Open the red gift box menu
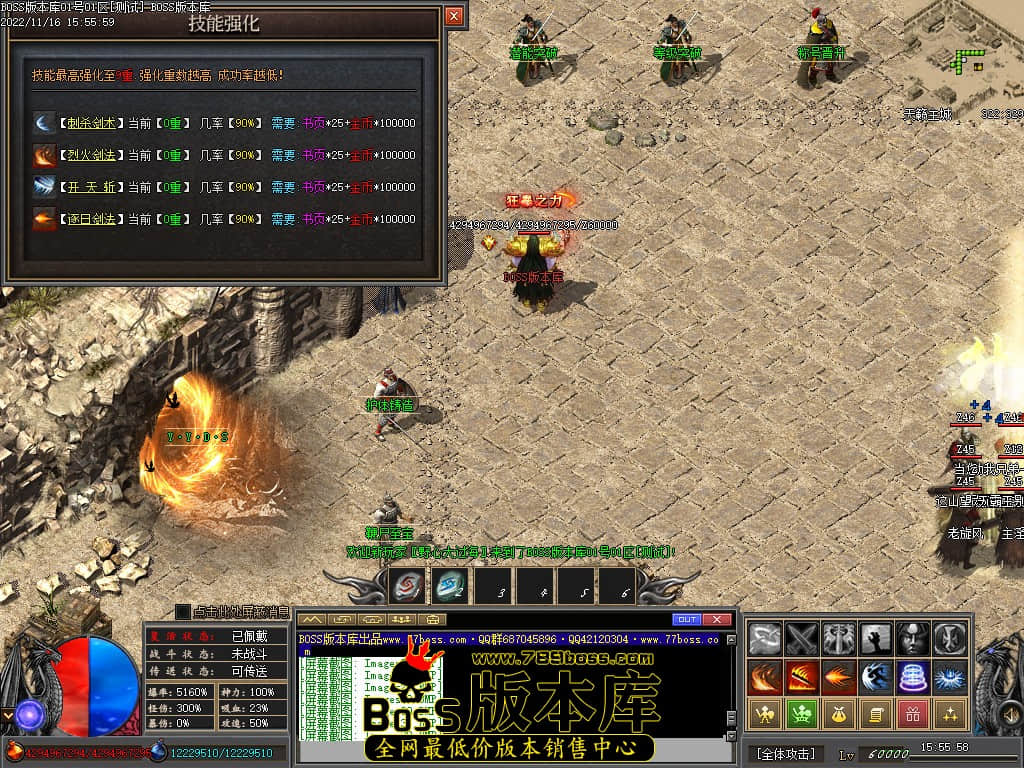This screenshot has height=768, width=1024. (x=911, y=713)
